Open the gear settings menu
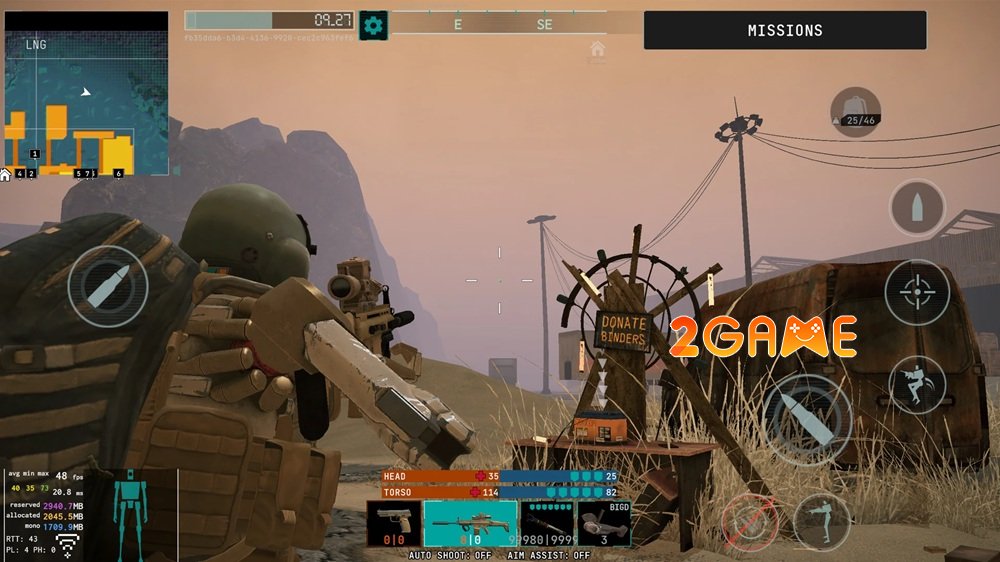This screenshot has width=1000, height=562. [373, 25]
